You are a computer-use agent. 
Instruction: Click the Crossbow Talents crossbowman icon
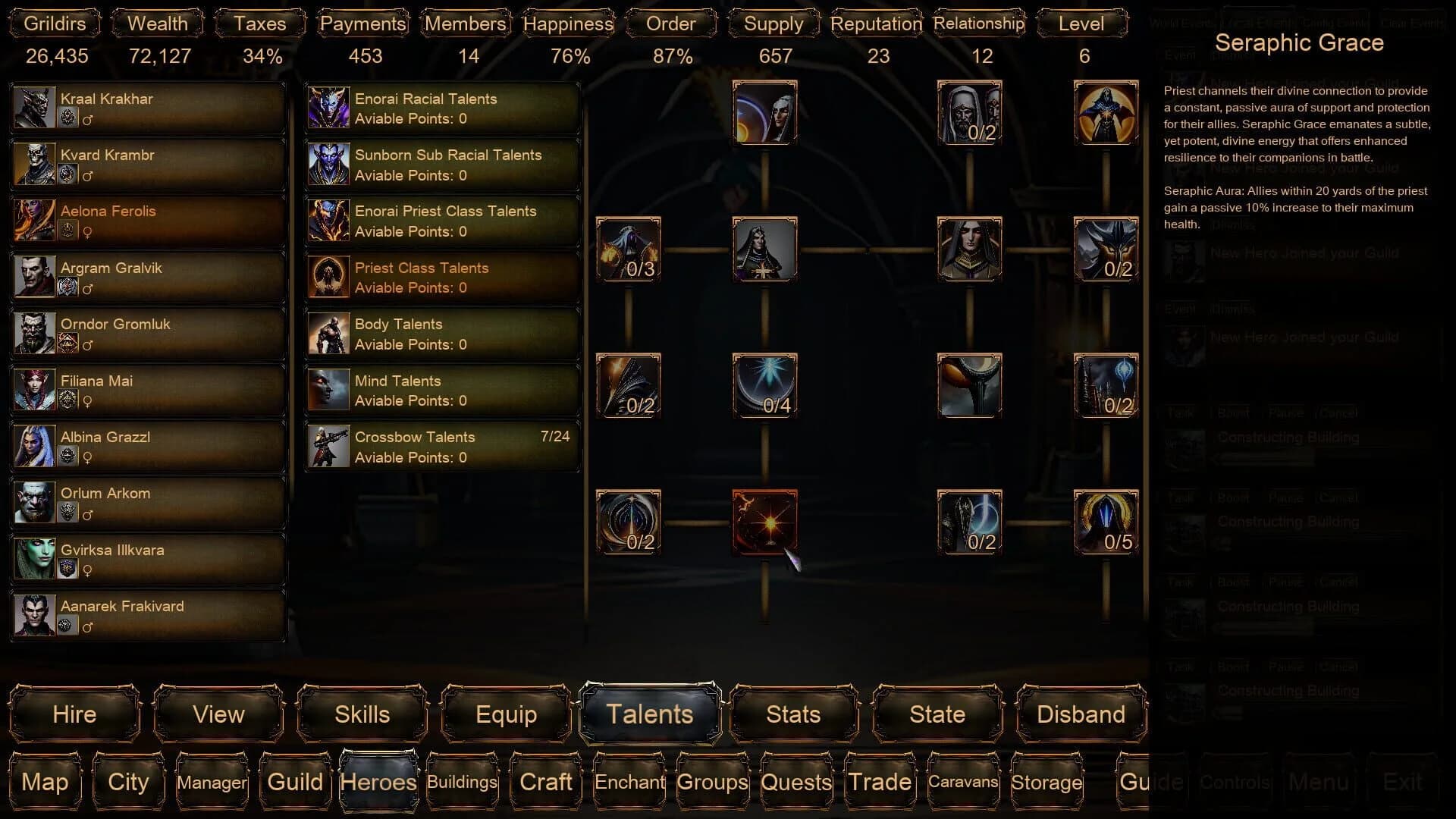point(328,447)
